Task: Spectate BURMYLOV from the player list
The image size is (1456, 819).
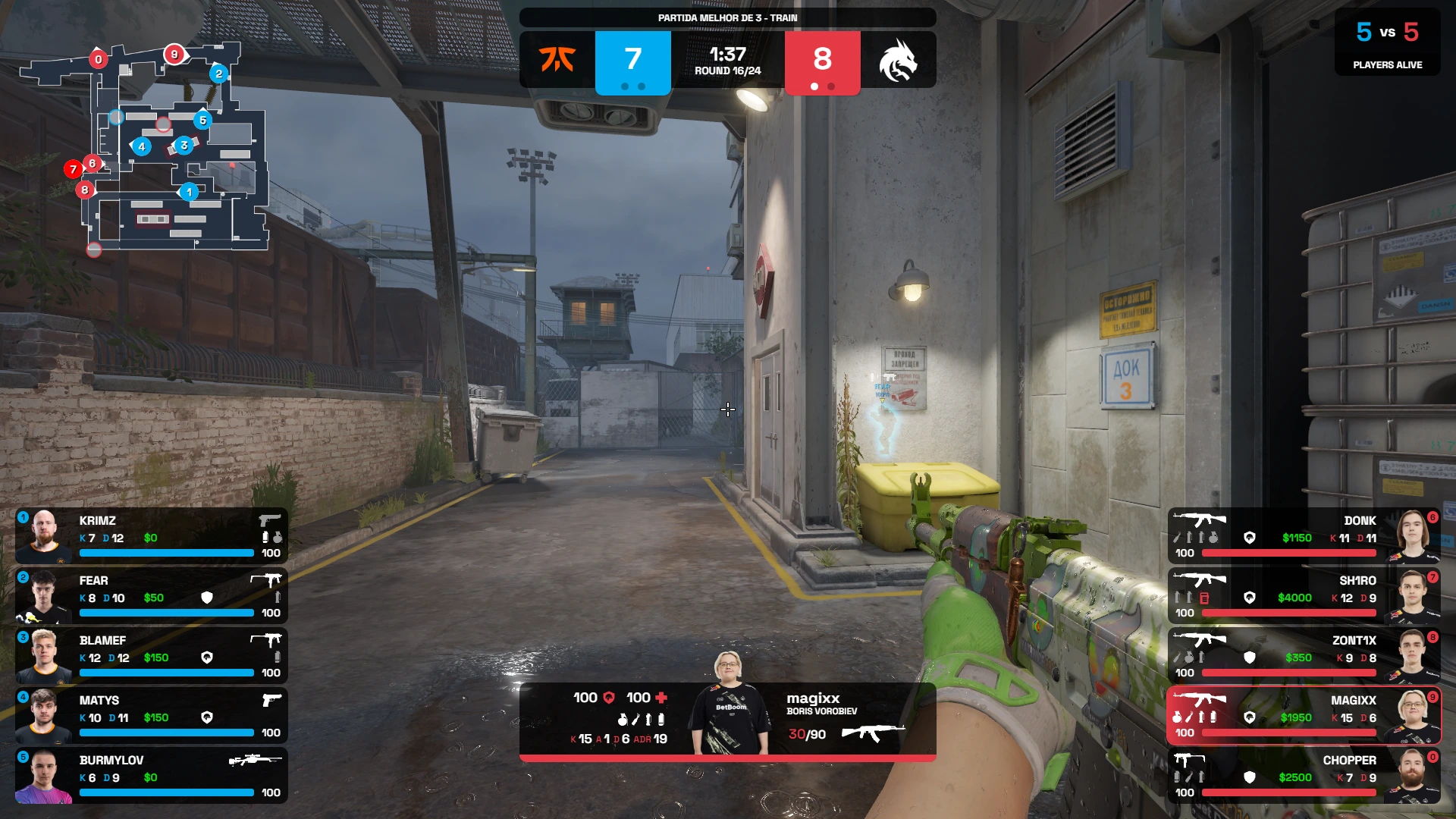Action: click(152, 775)
